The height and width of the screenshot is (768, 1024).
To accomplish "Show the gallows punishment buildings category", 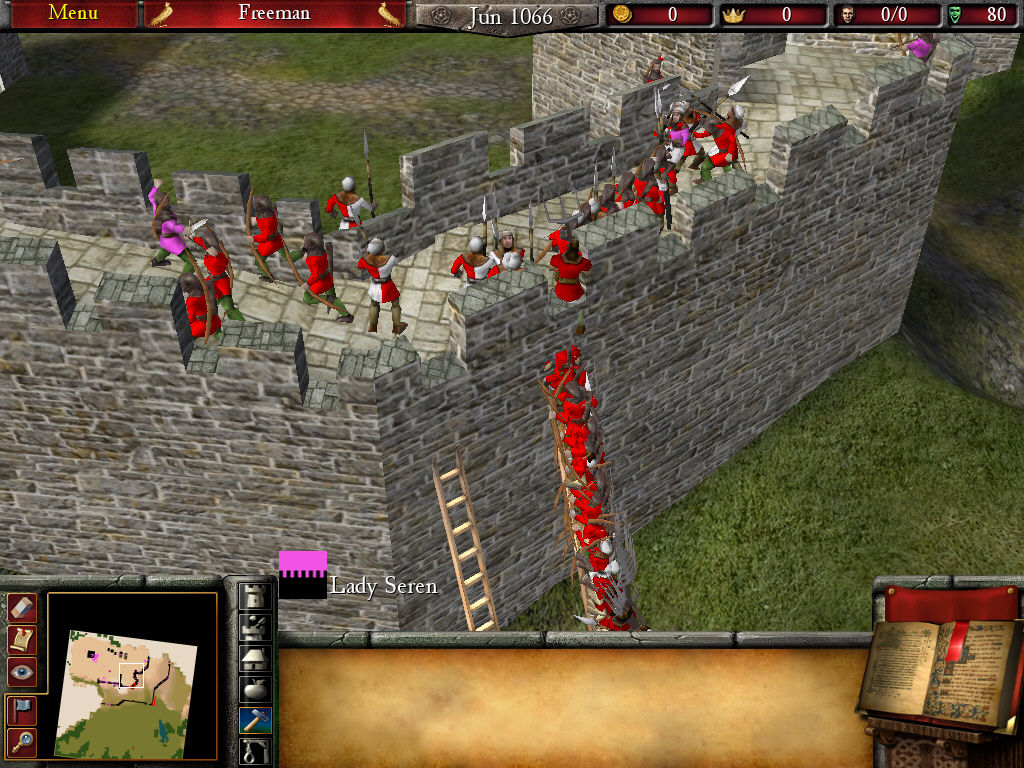I will pos(256,750).
